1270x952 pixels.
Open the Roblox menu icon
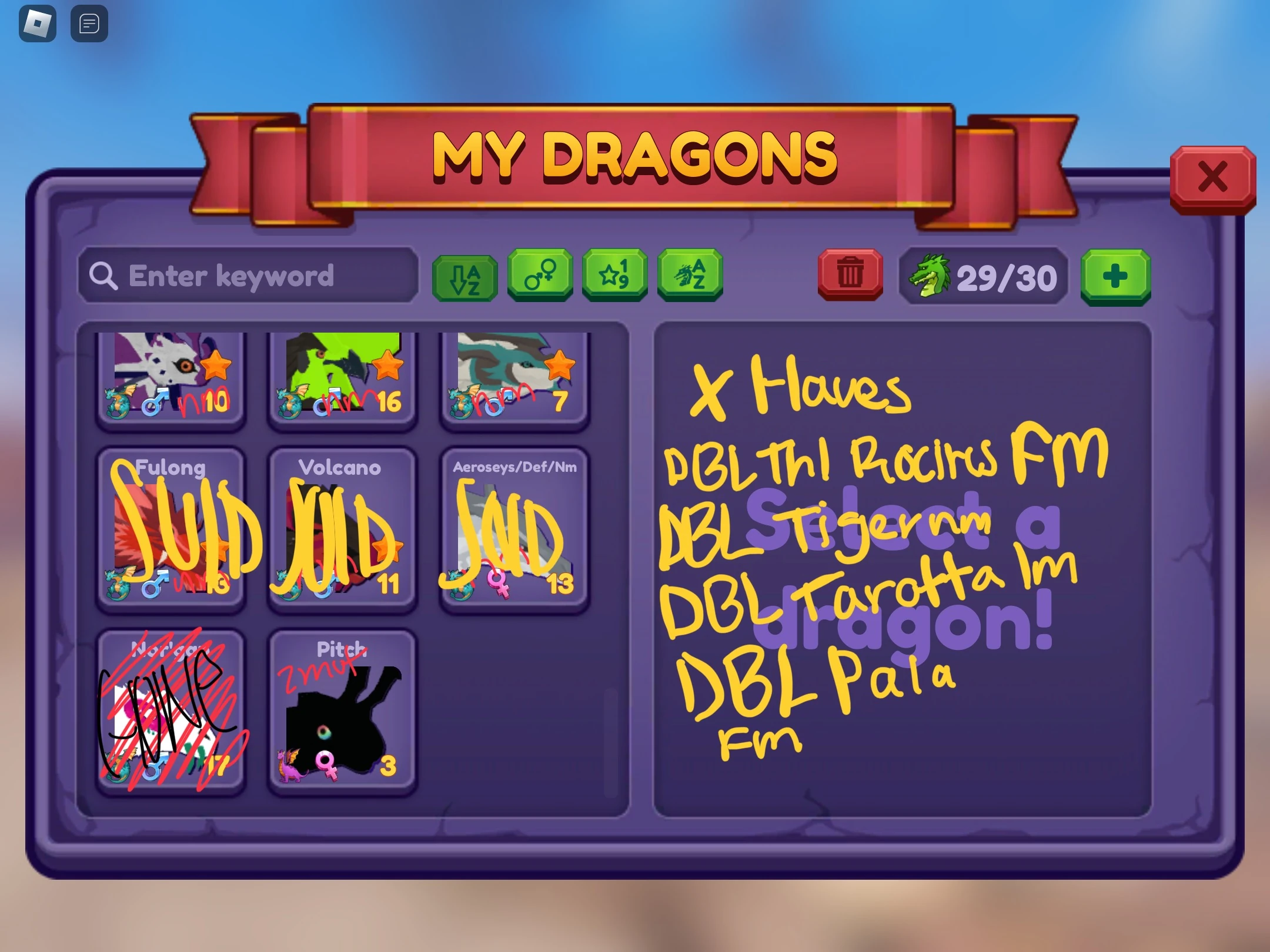[37, 24]
